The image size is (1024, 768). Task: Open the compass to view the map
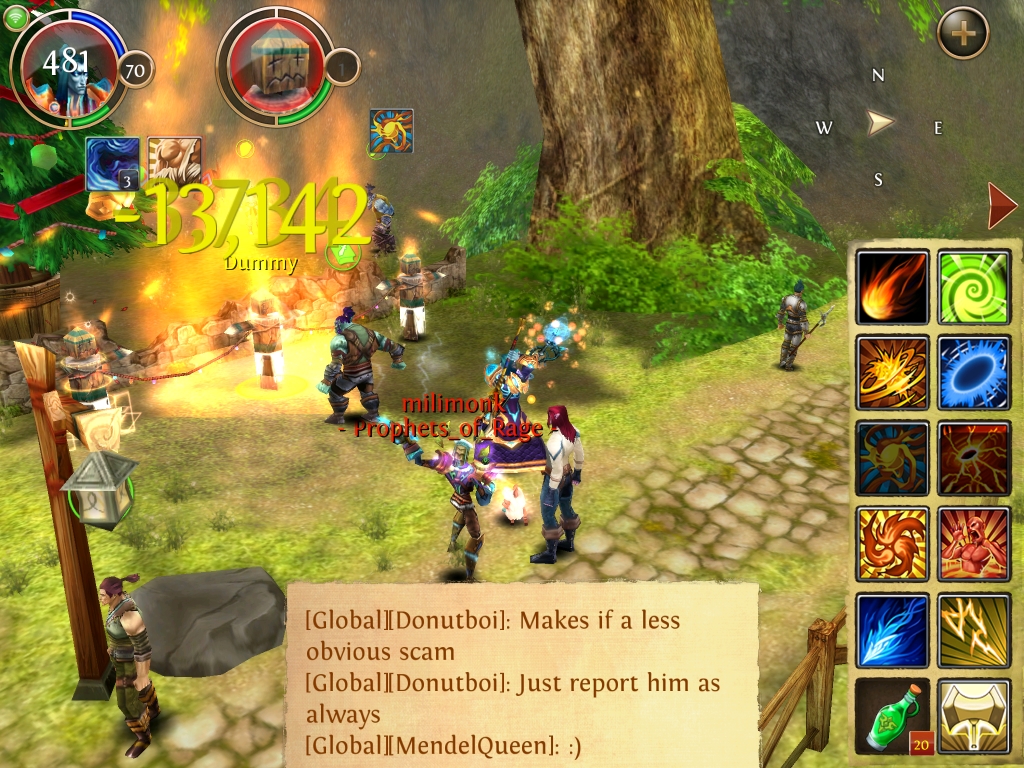pyautogui.click(x=880, y=124)
